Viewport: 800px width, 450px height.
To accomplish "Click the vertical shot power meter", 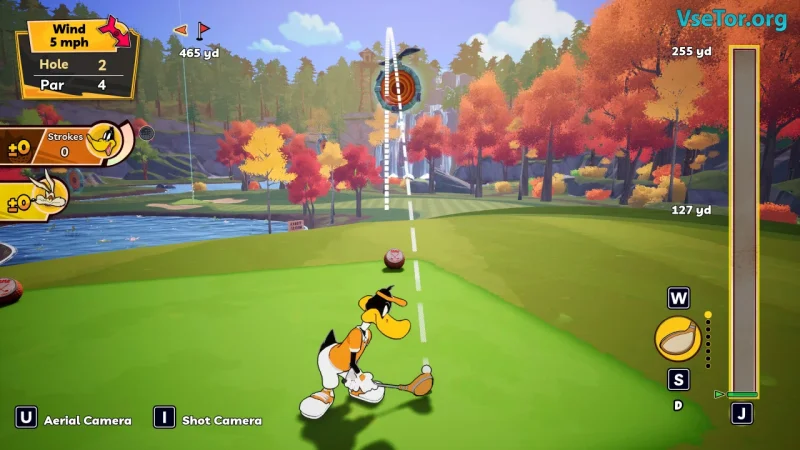I will click(x=744, y=220).
